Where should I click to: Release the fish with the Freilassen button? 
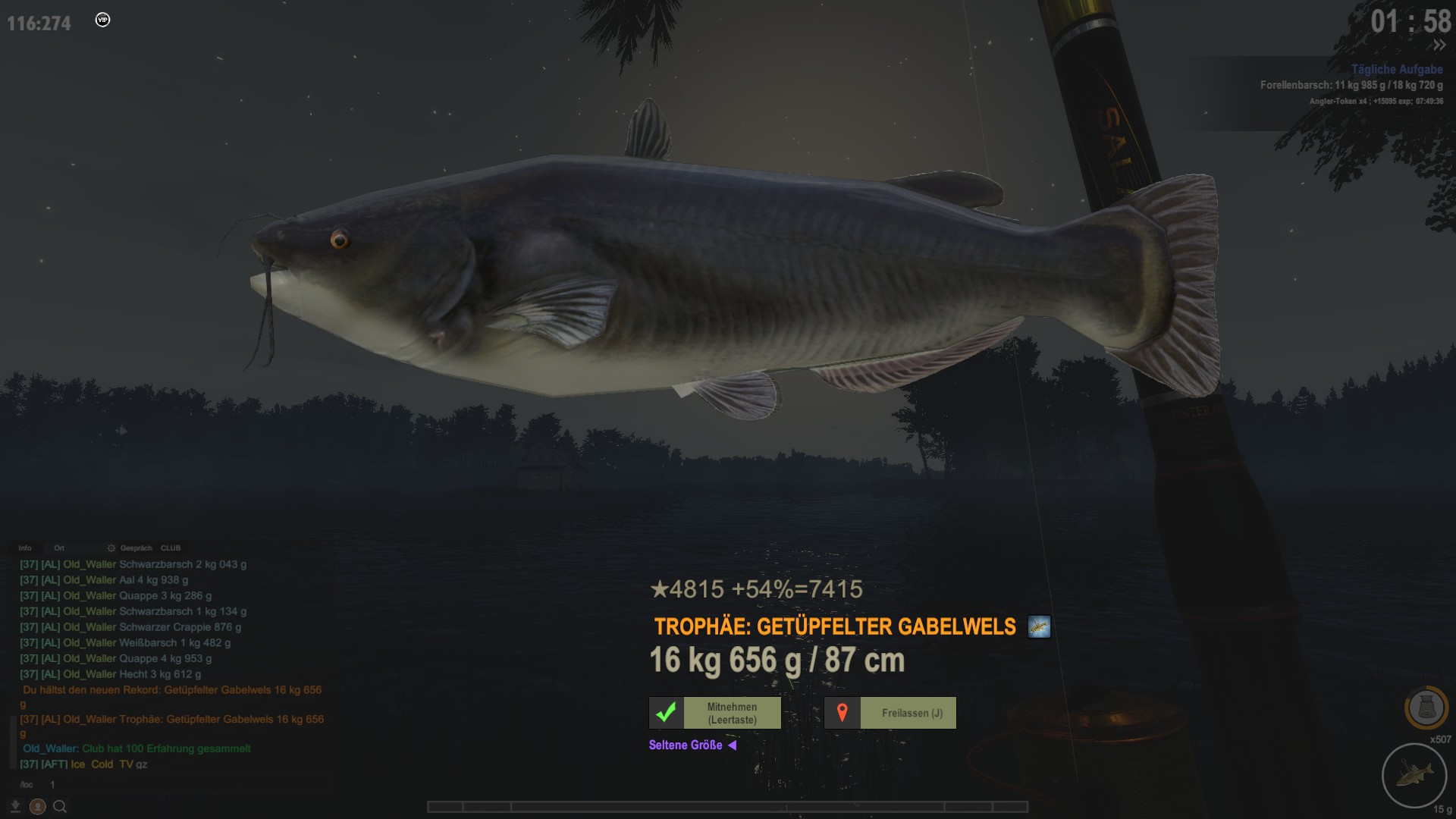tap(890, 713)
